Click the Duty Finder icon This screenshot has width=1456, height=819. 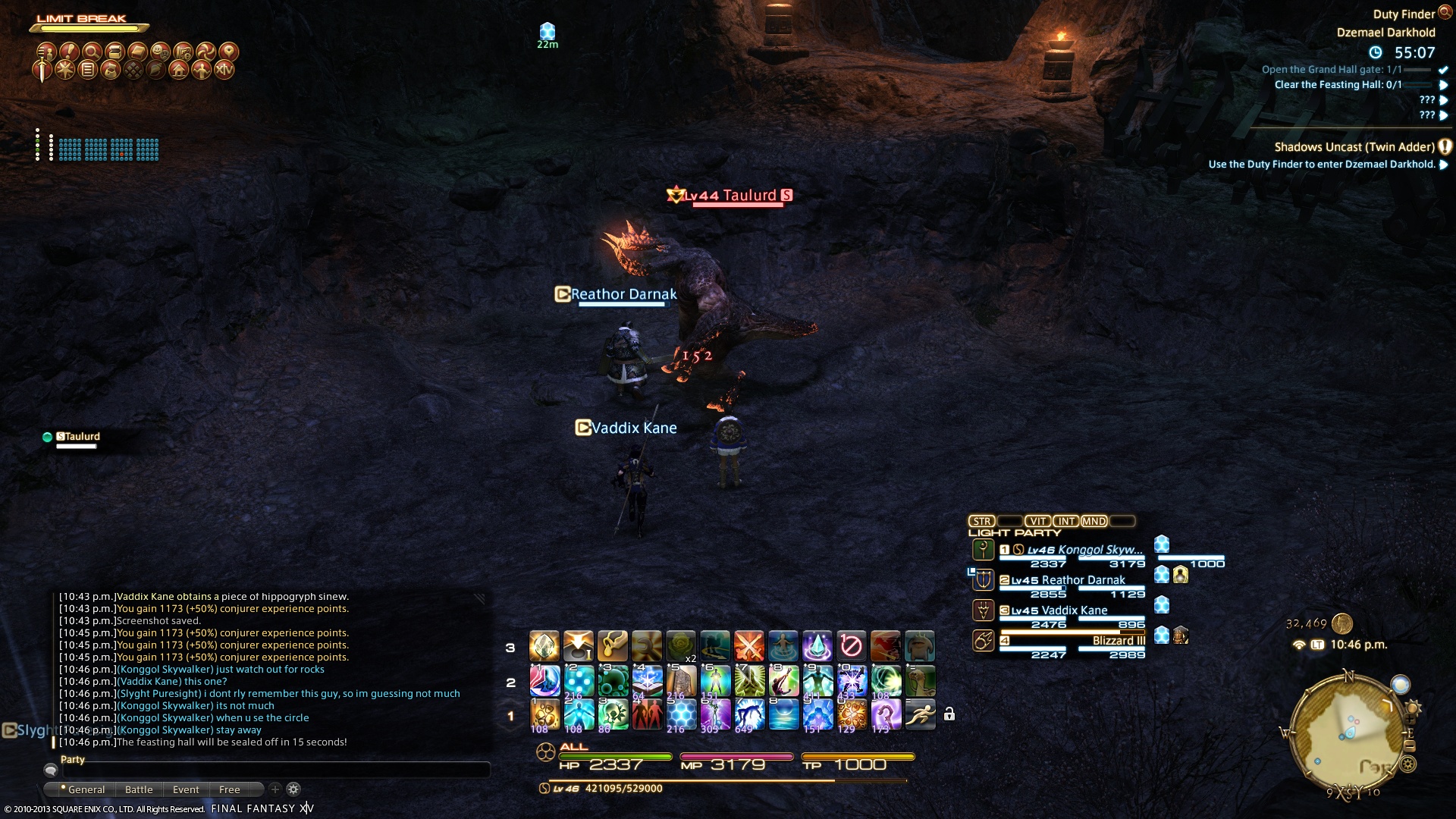[1445, 12]
